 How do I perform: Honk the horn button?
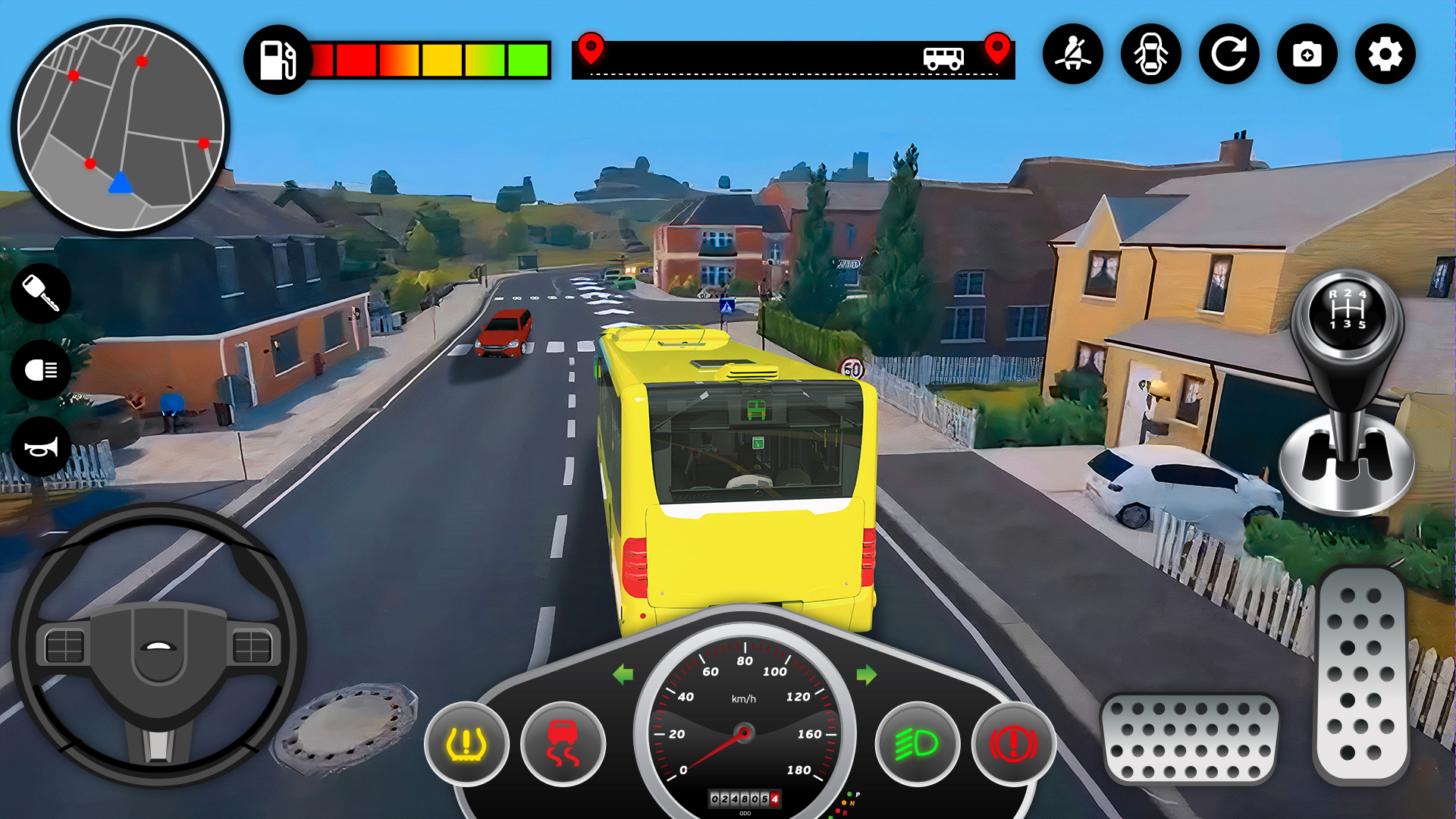click(41, 447)
